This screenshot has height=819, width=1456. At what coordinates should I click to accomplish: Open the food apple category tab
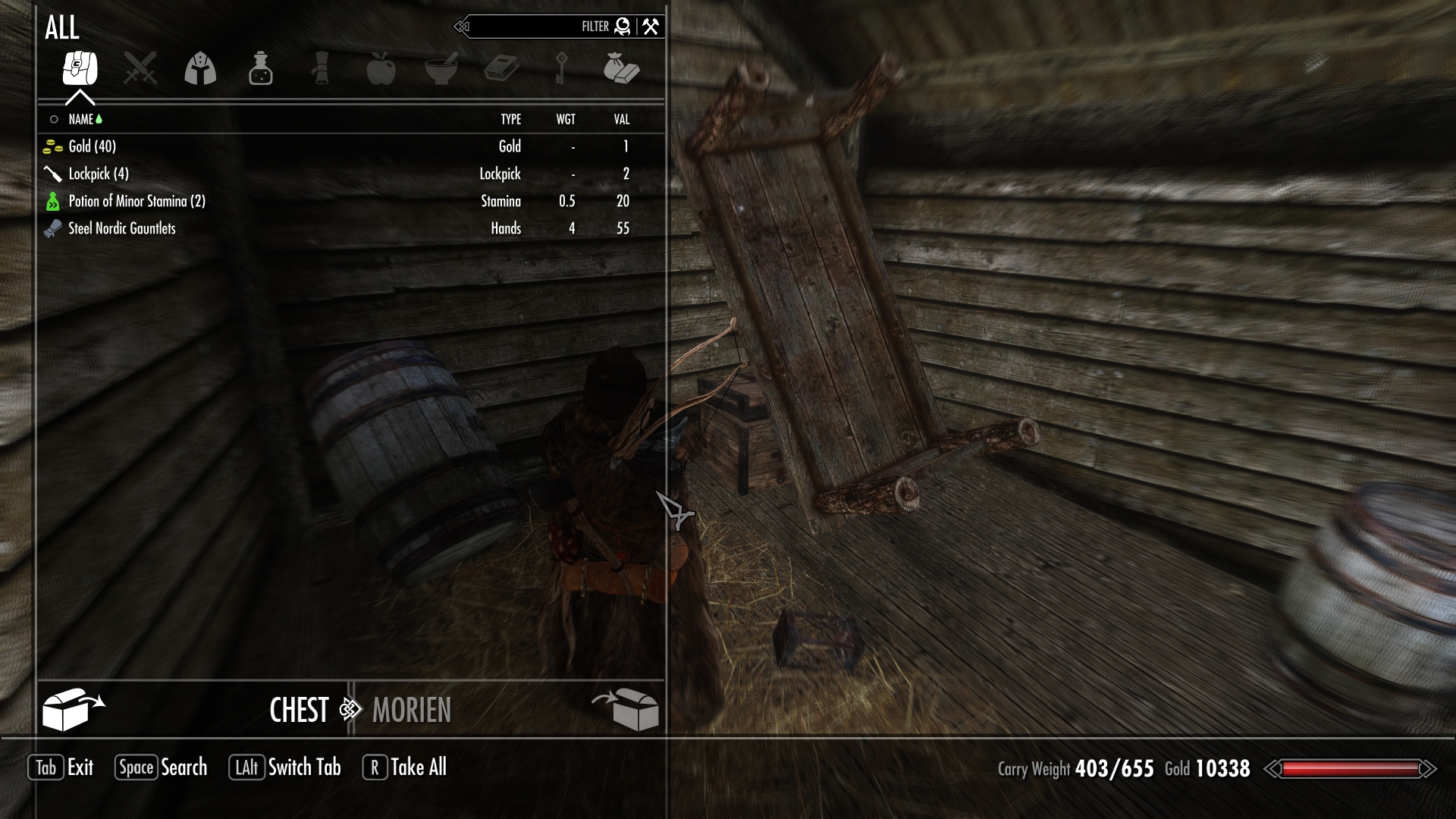(381, 69)
